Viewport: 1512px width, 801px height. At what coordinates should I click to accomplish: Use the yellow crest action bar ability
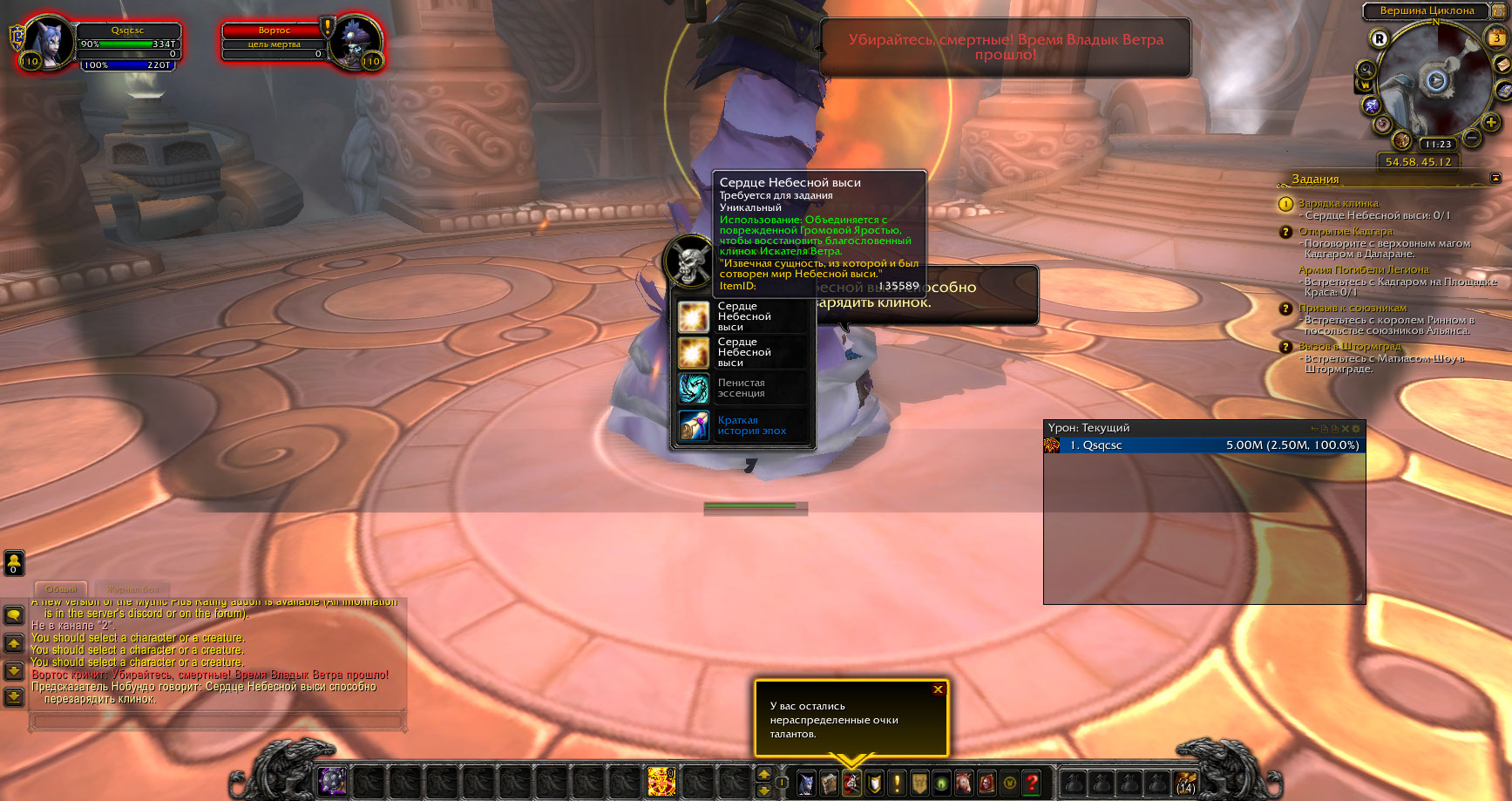[x=661, y=782]
